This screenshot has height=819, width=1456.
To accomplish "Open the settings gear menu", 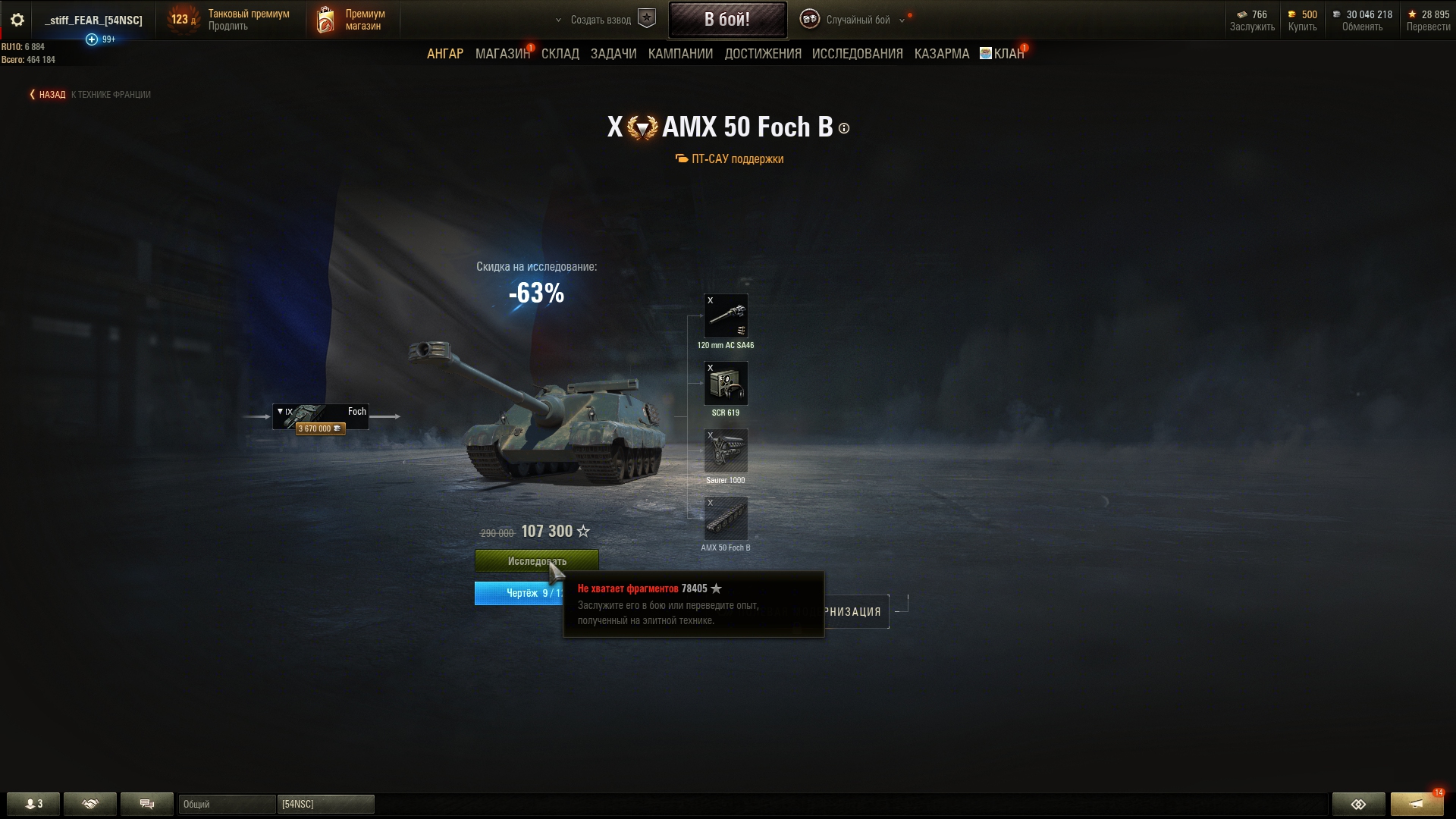I will [17, 20].
